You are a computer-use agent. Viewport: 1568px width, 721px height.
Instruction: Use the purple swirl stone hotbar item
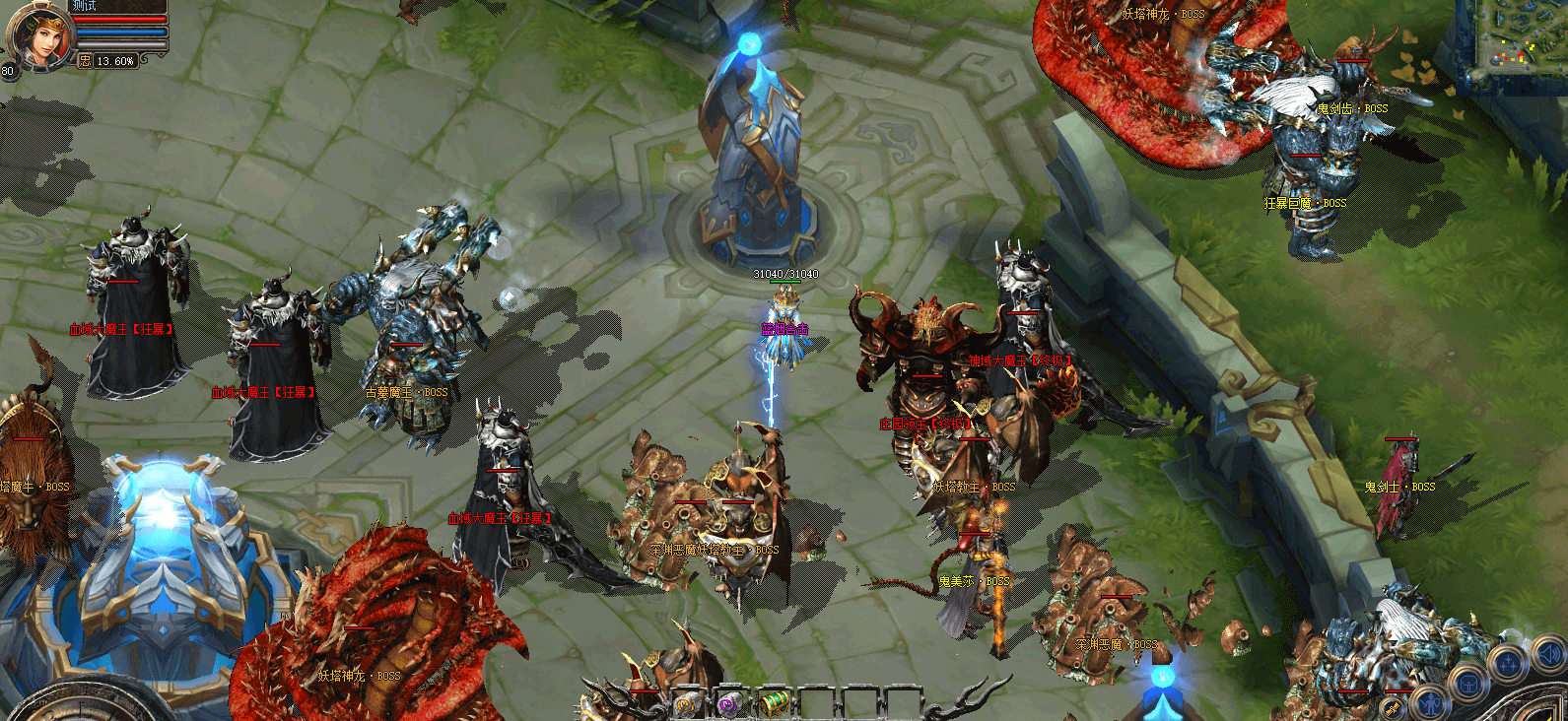click(x=728, y=703)
